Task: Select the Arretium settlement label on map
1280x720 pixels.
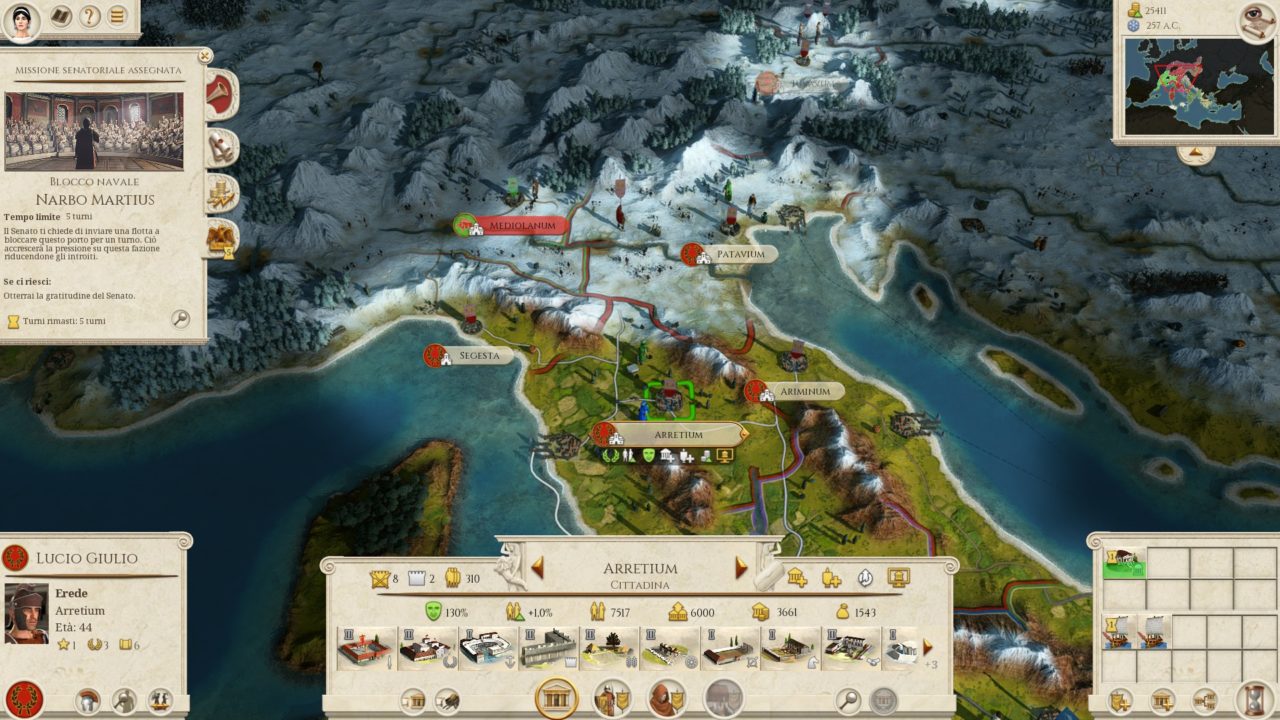Action: click(x=678, y=435)
